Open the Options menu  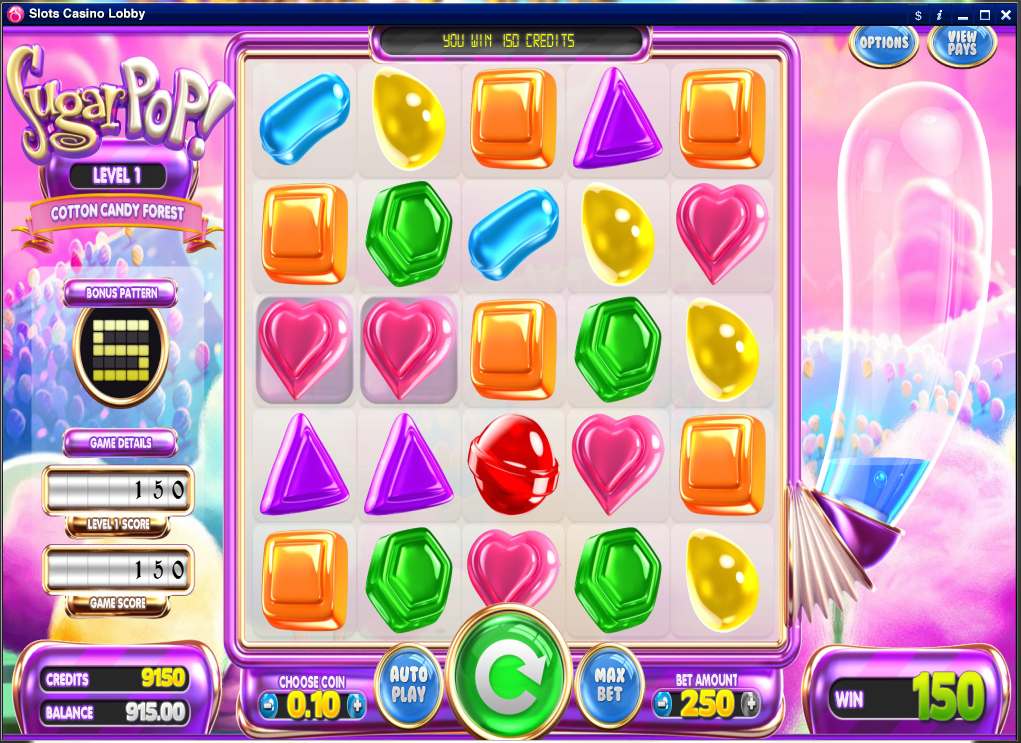tap(884, 43)
